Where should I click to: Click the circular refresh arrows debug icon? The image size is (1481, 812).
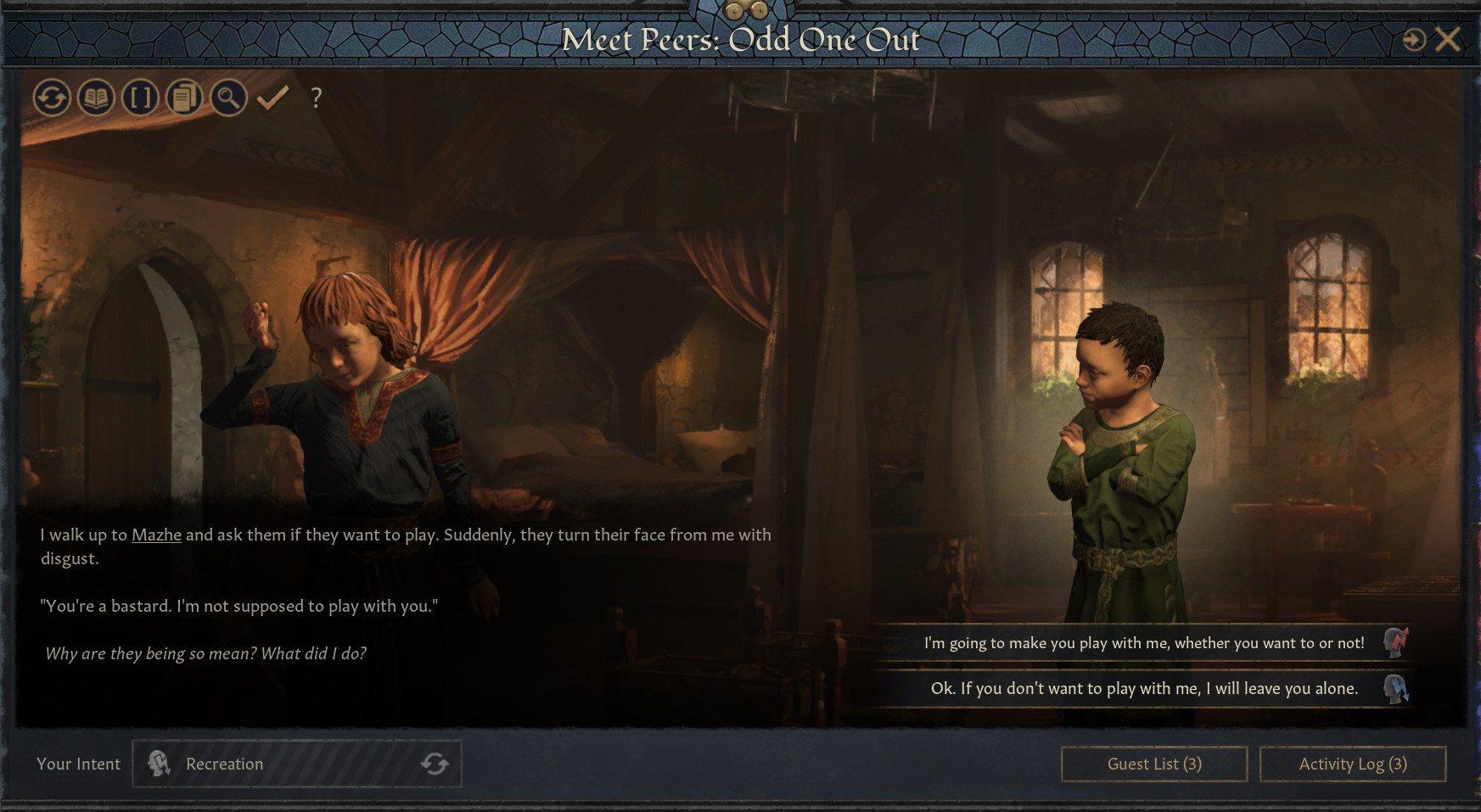pyautogui.click(x=52, y=98)
